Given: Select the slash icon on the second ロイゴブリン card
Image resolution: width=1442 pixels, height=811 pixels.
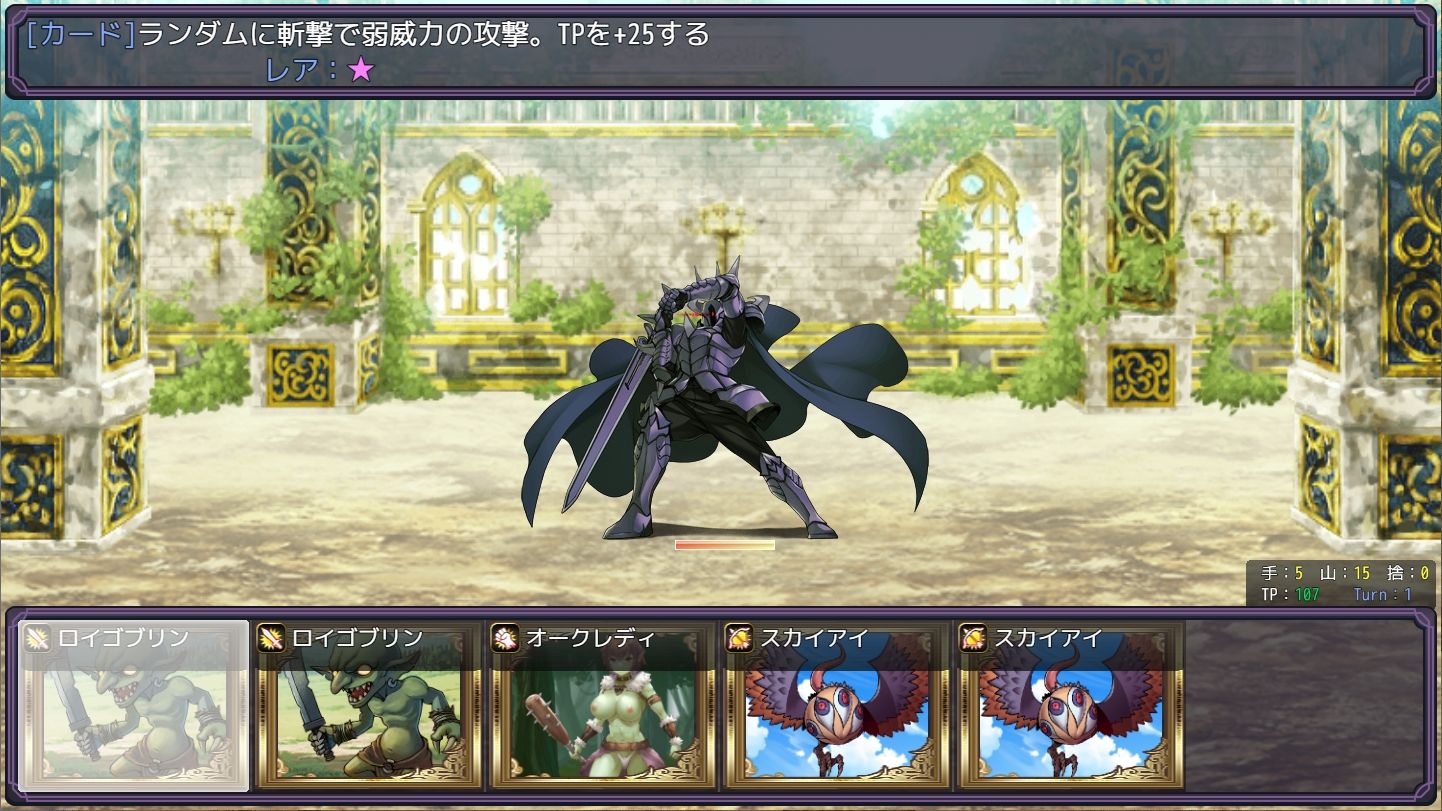Looking at the screenshot, I should click(270, 638).
